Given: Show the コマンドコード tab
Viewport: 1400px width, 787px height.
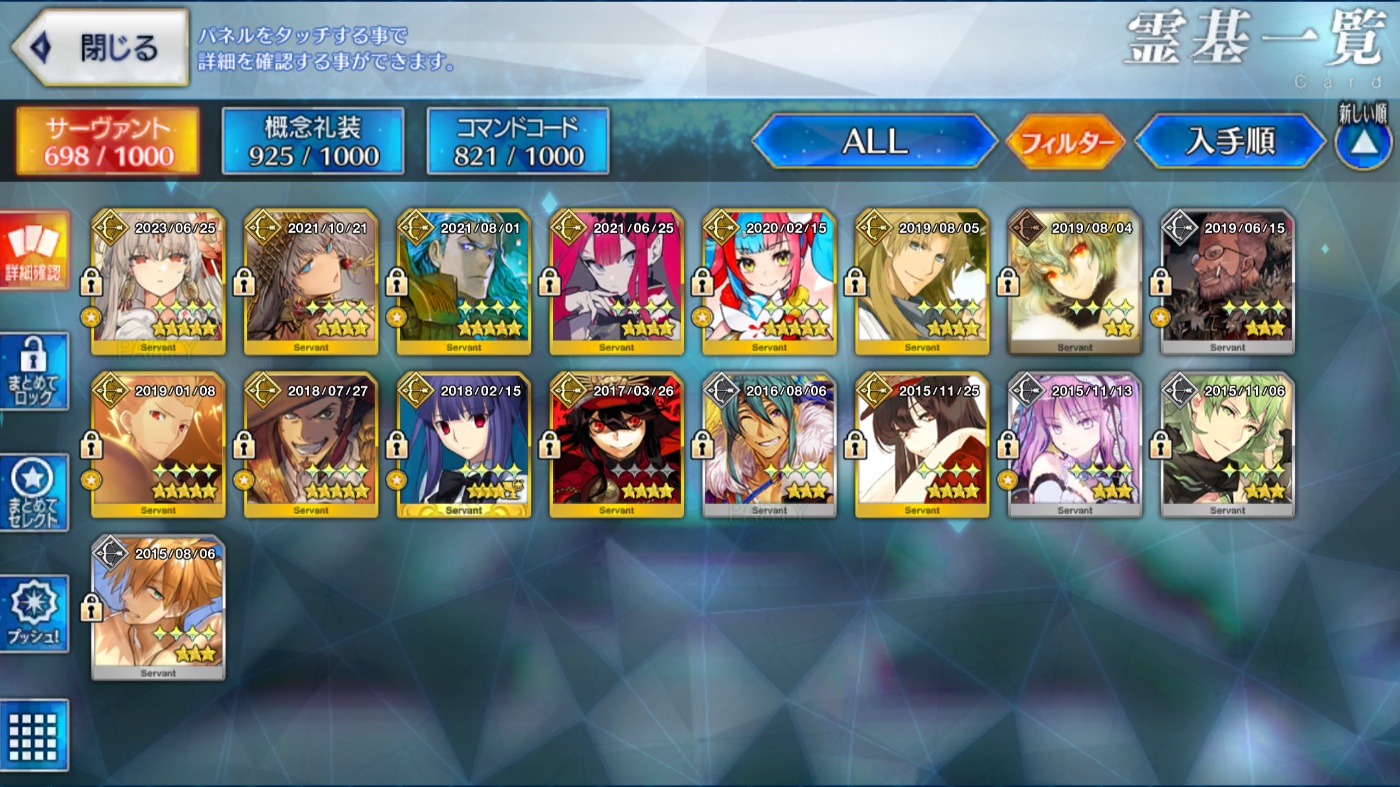Looking at the screenshot, I should tap(518, 141).
